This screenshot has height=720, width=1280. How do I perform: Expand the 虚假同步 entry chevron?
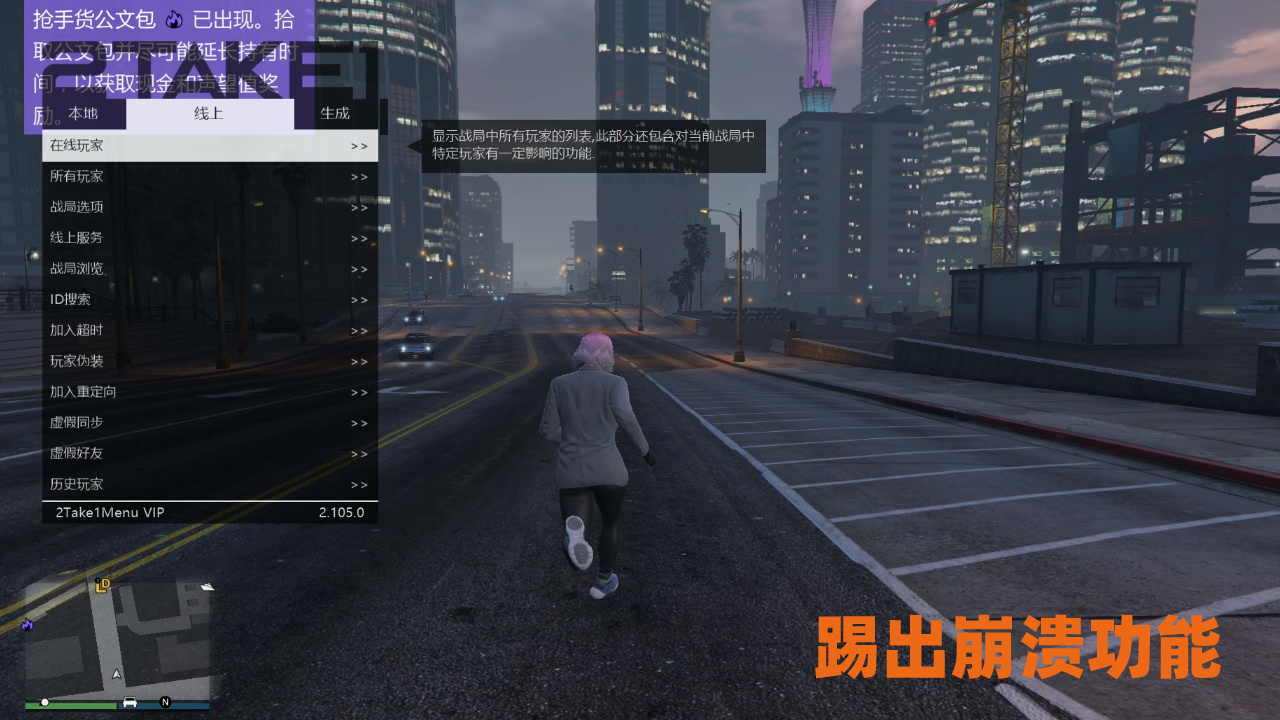tap(359, 423)
